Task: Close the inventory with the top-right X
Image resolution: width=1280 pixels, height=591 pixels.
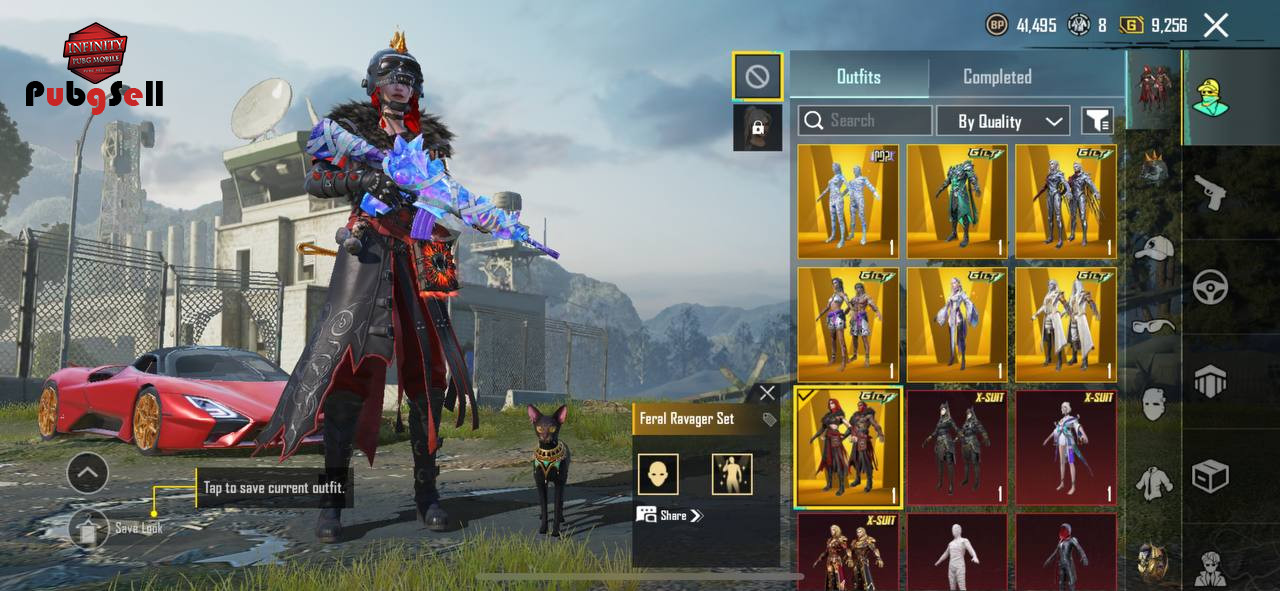Action: (x=1215, y=25)
